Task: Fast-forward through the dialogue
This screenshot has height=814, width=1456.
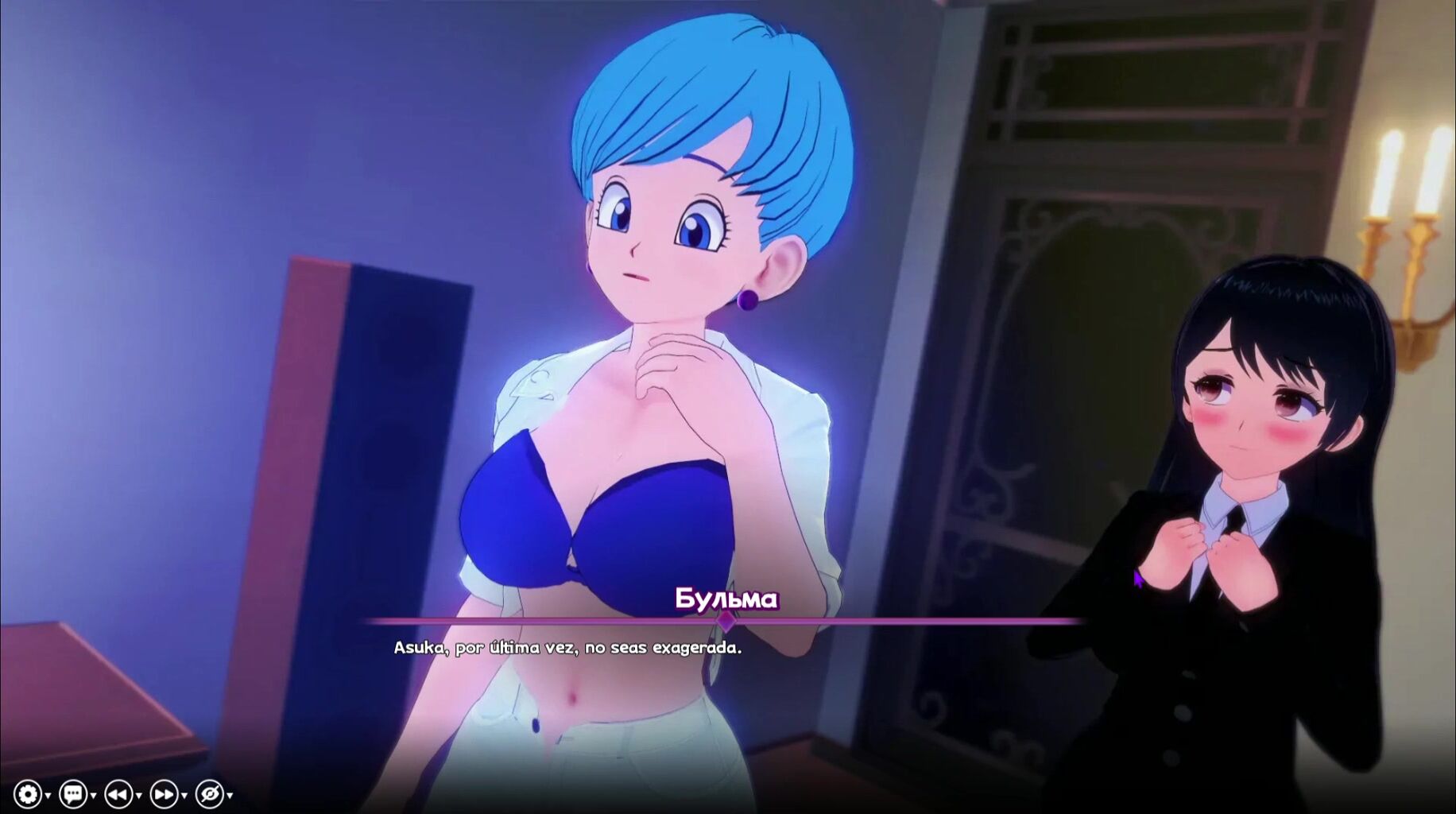Action: (x=164, y=793)
